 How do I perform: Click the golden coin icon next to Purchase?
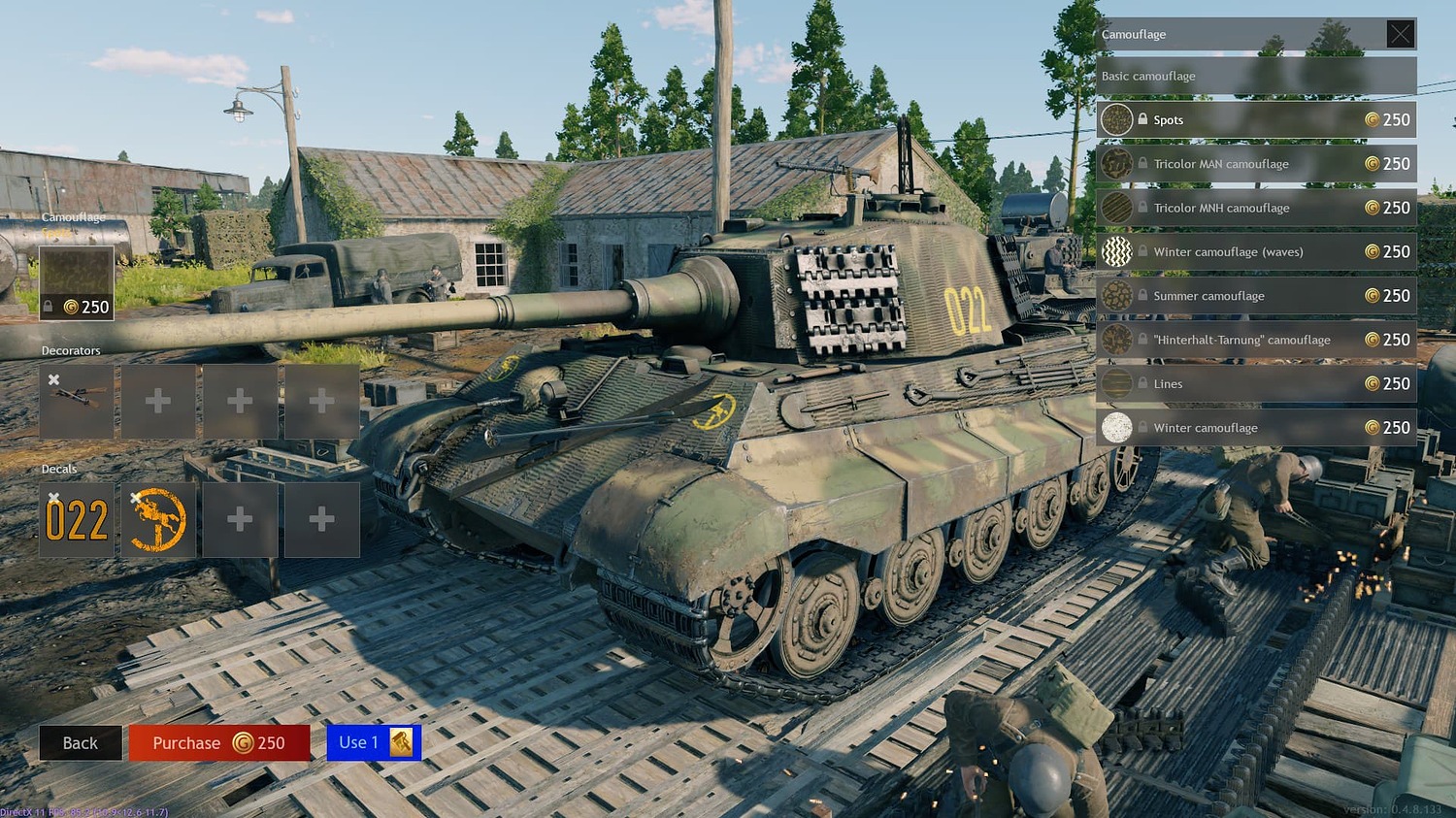pos(240,742)
